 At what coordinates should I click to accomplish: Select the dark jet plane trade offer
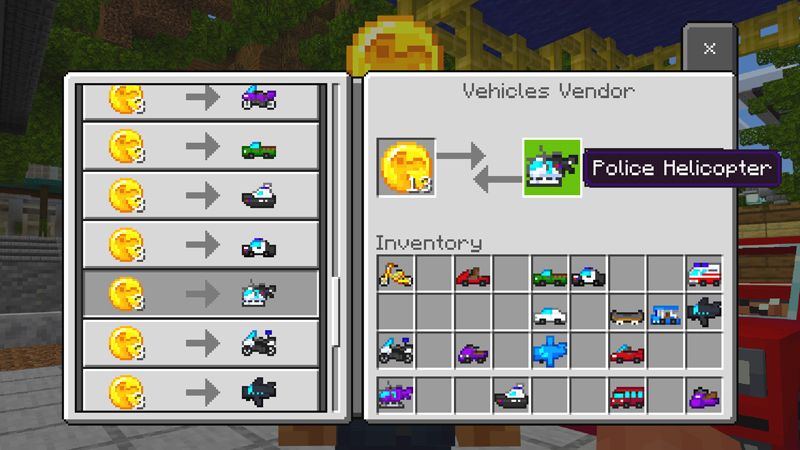coord(200,390)
